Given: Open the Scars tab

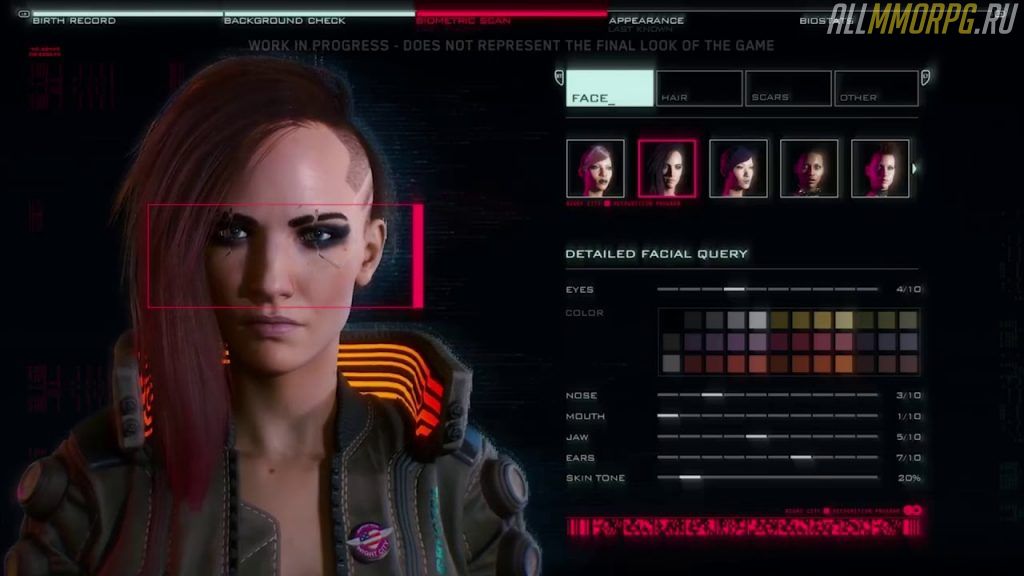Looking at the screenshot, I should [x=787, y=88].
